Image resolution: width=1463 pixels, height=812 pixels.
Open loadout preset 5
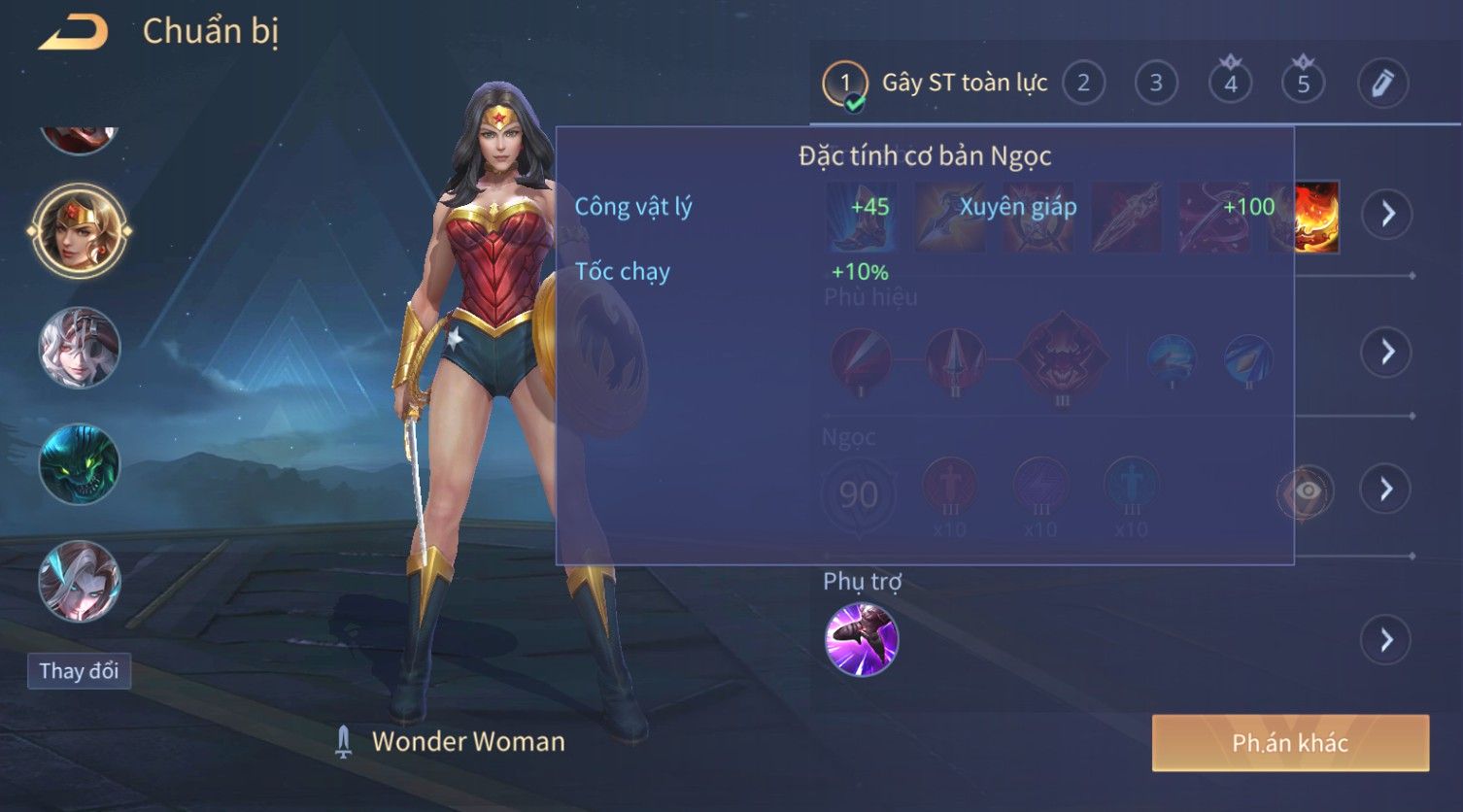pyautogui.click(x=1303, y=84)
